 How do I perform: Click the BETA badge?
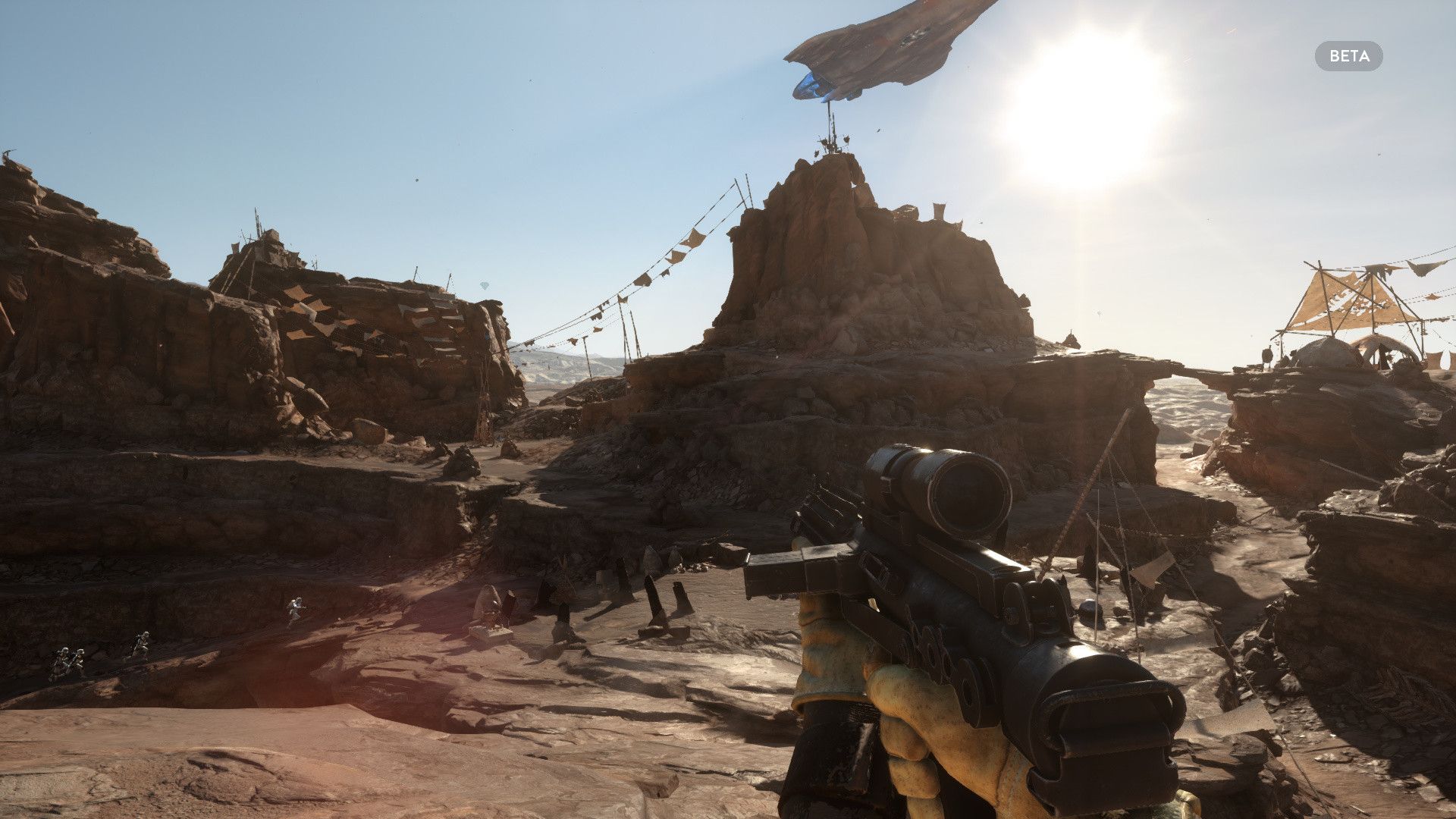1348,56
